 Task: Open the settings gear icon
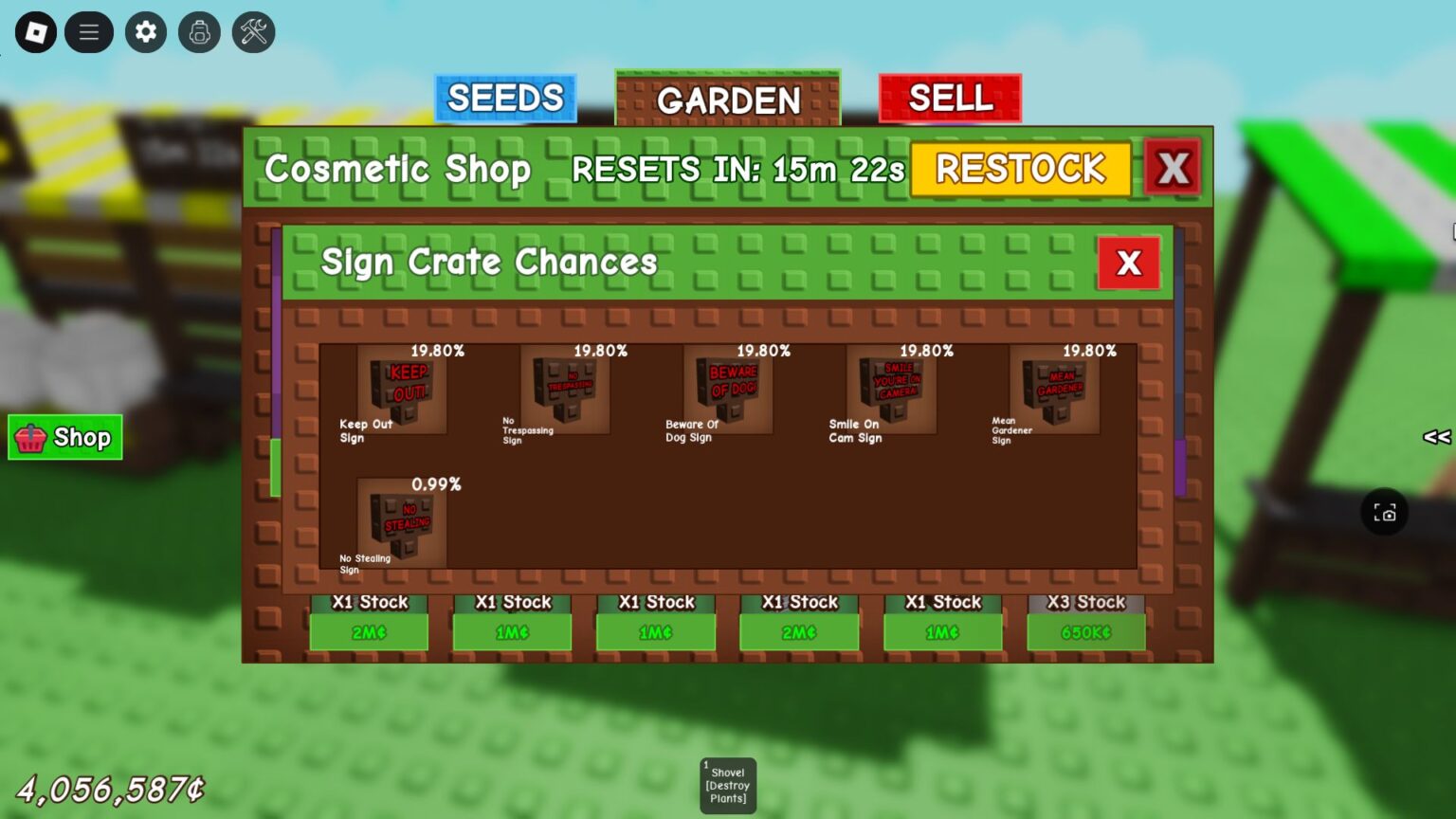click(x=144, y=31)
